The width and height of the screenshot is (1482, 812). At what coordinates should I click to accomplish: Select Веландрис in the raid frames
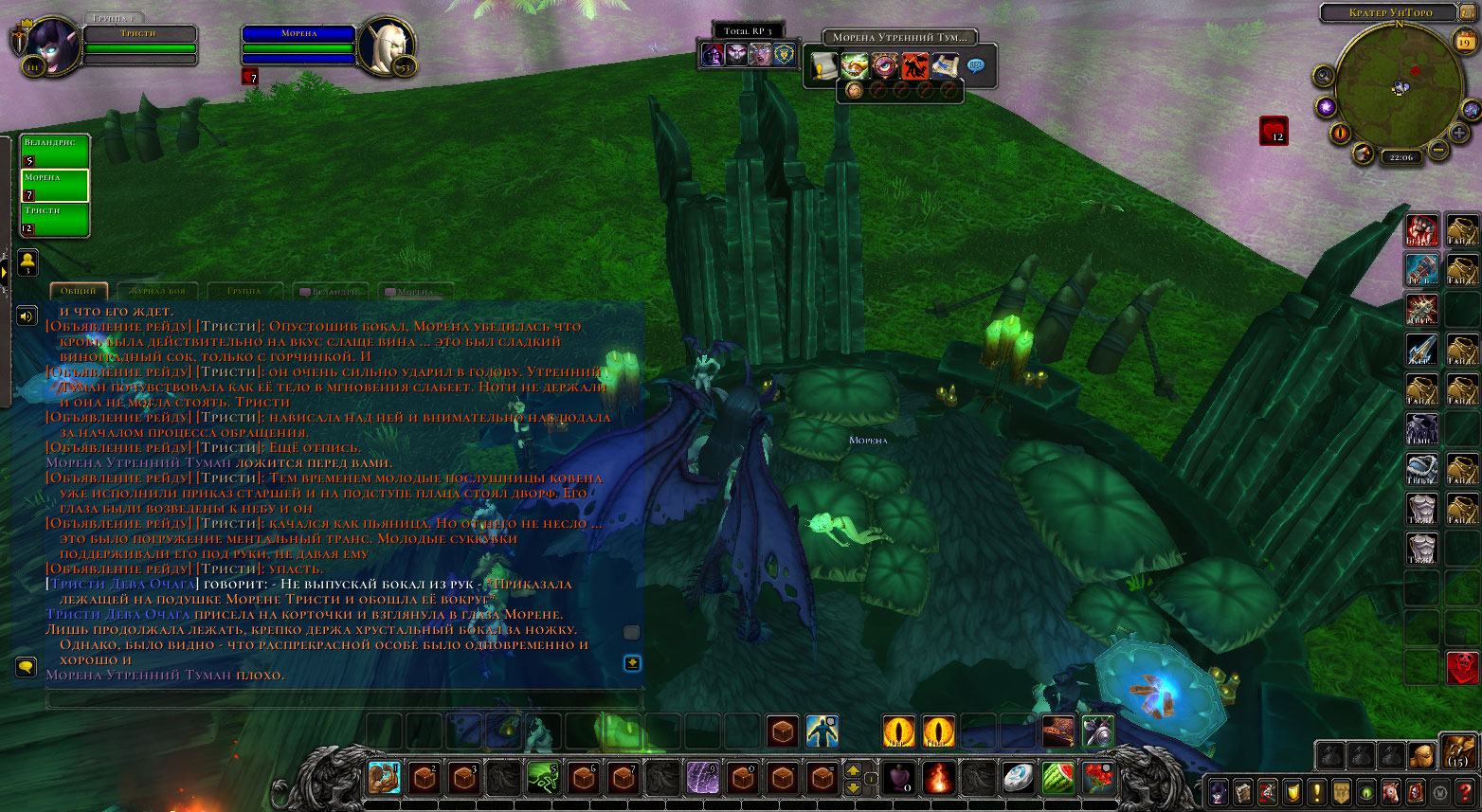[55, 151]
